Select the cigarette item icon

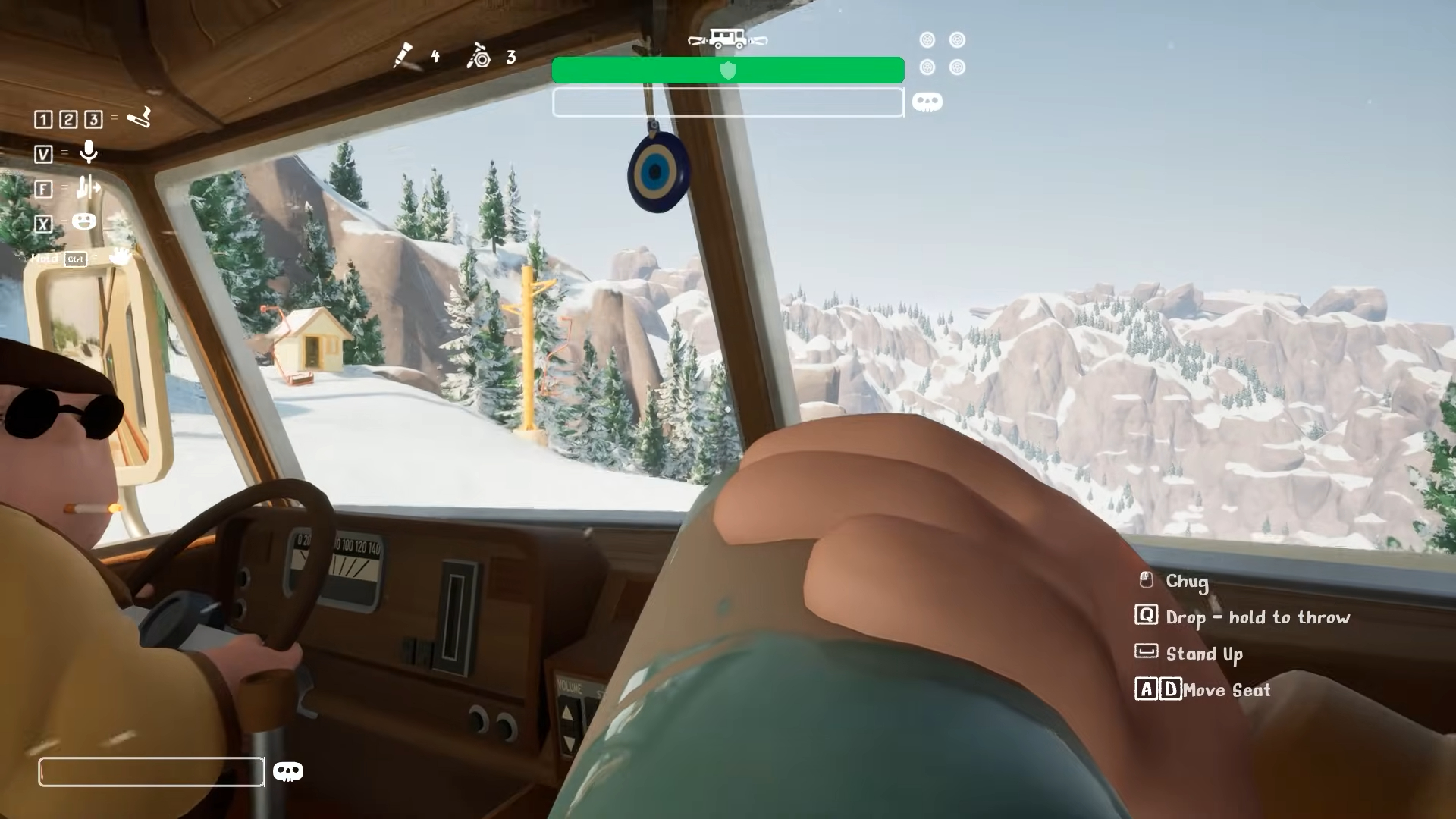coord(139,118)
